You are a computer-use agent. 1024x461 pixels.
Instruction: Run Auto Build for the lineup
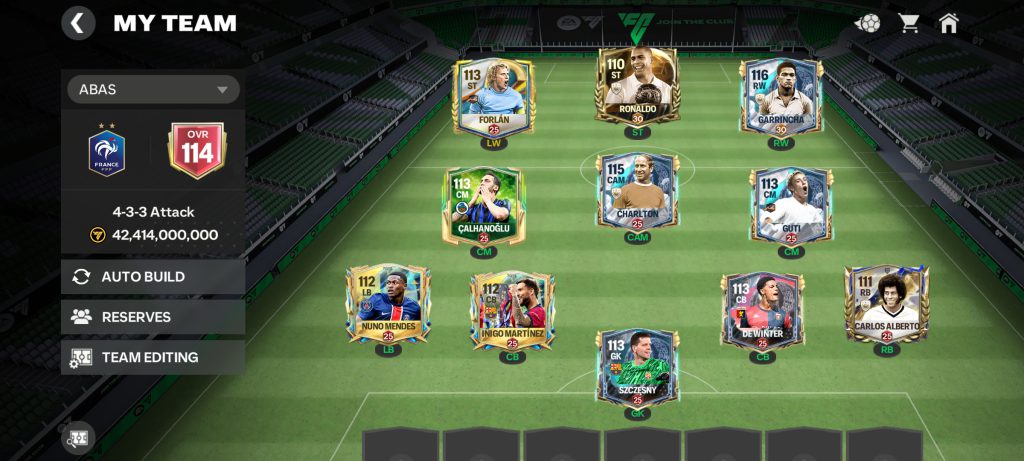pos(153,277)
